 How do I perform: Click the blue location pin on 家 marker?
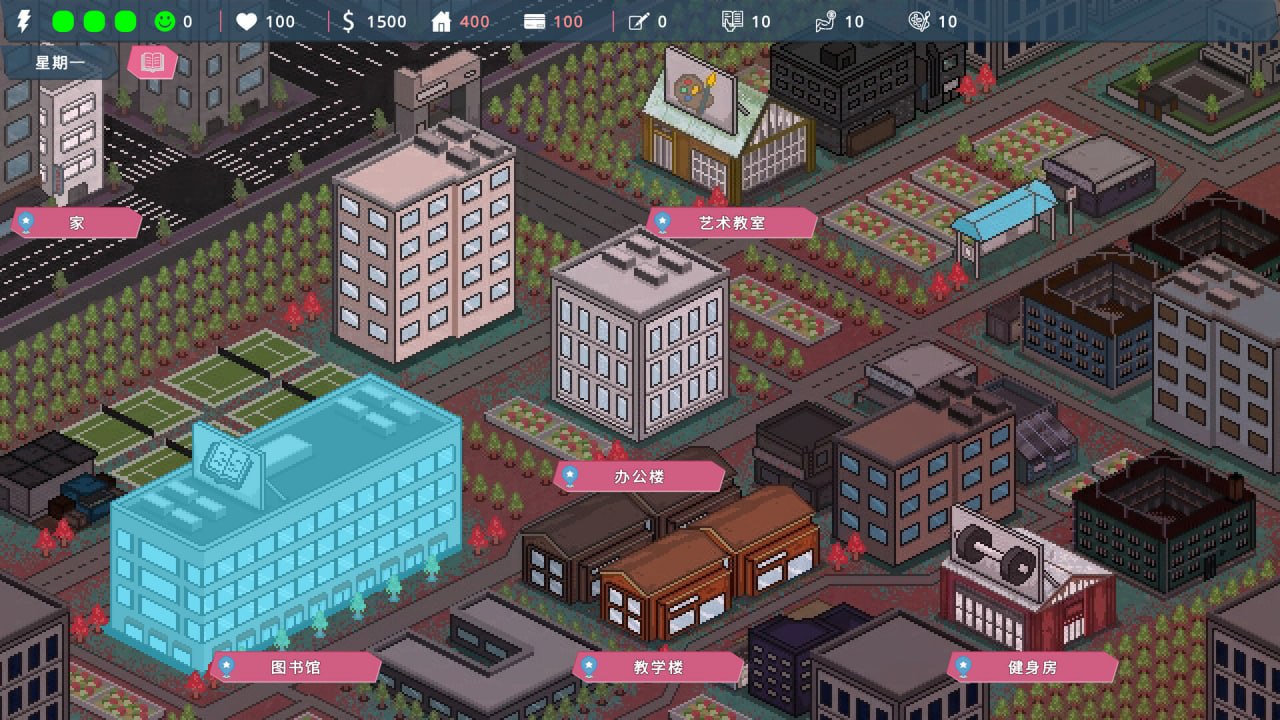click(x=27, y=222)
